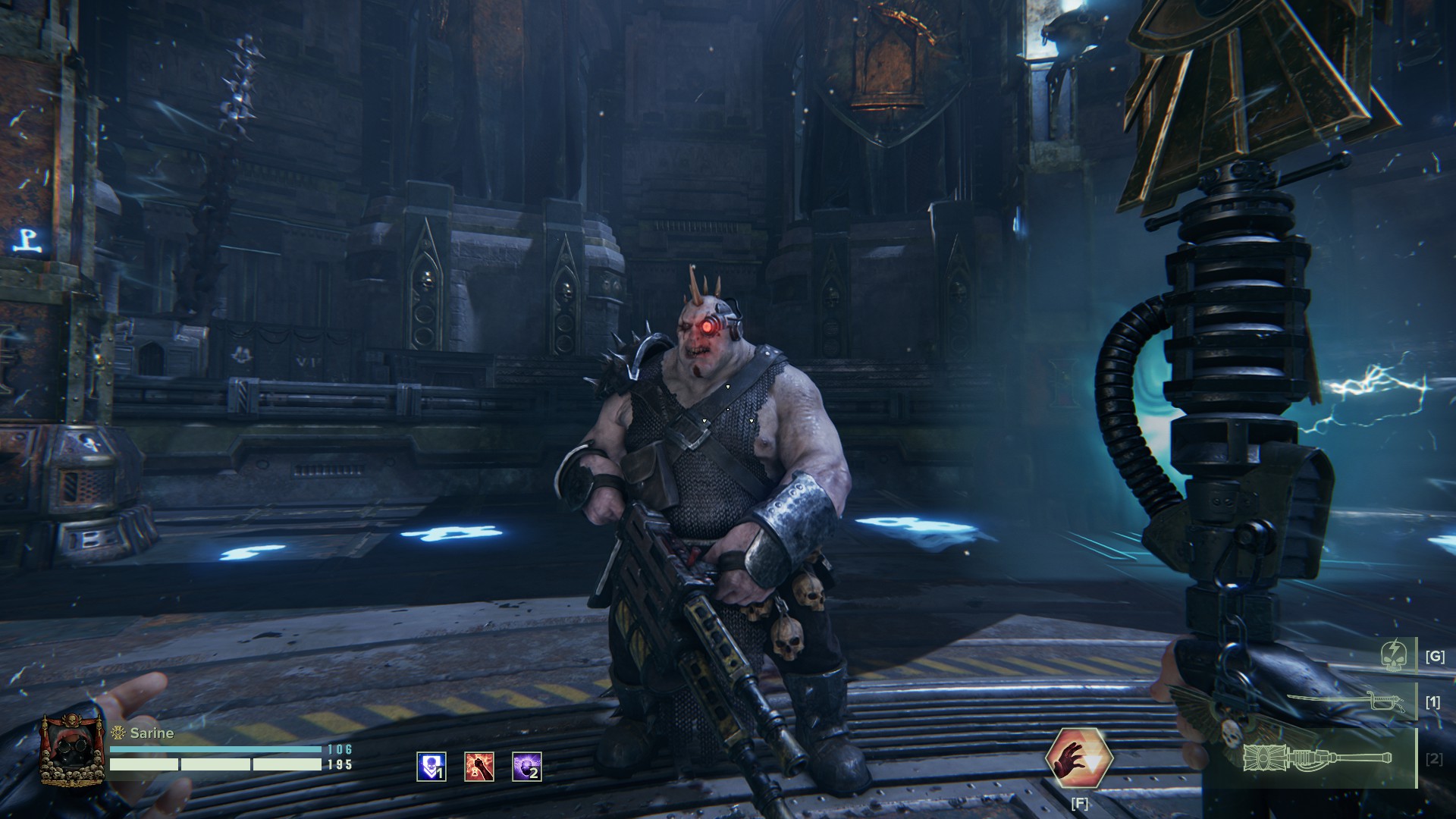Switch to the sabre melee weapon slot
Image resolution: width=1456 pixels, height=819 pixels.
[x=1336, y=701]
